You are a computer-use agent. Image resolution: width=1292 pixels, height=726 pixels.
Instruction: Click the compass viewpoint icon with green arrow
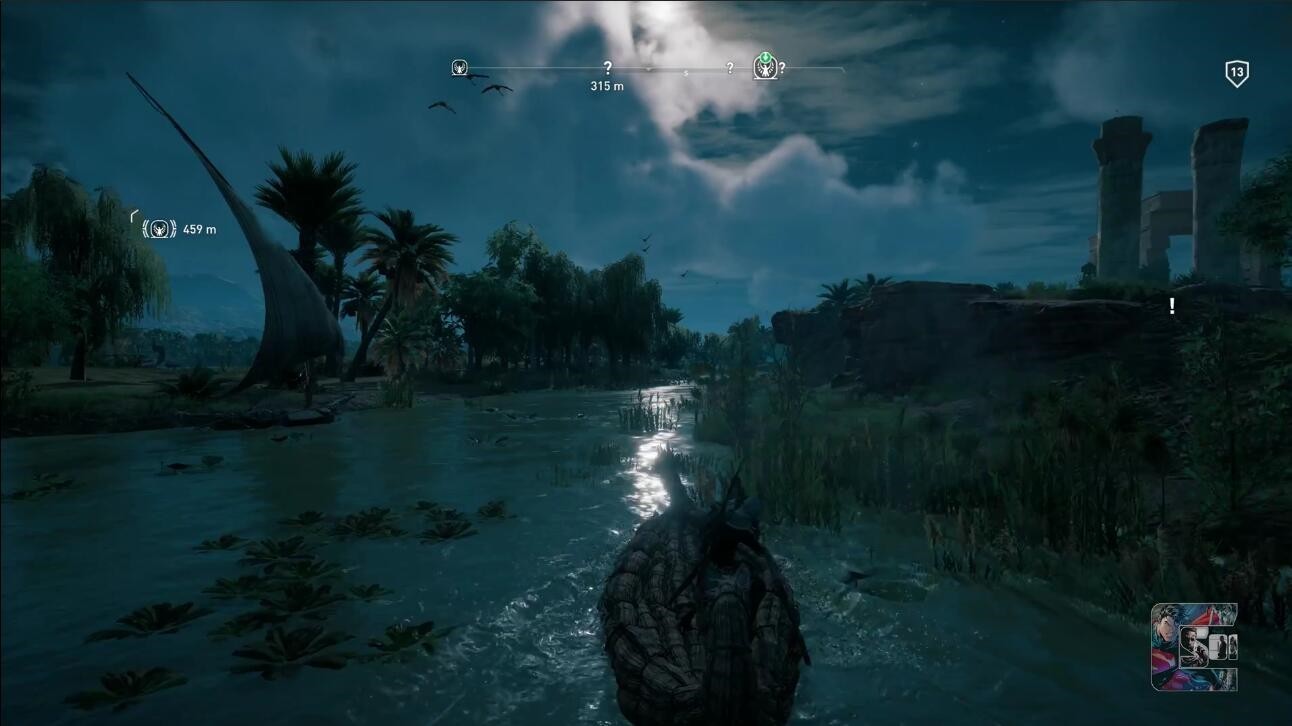pos(765,67)
